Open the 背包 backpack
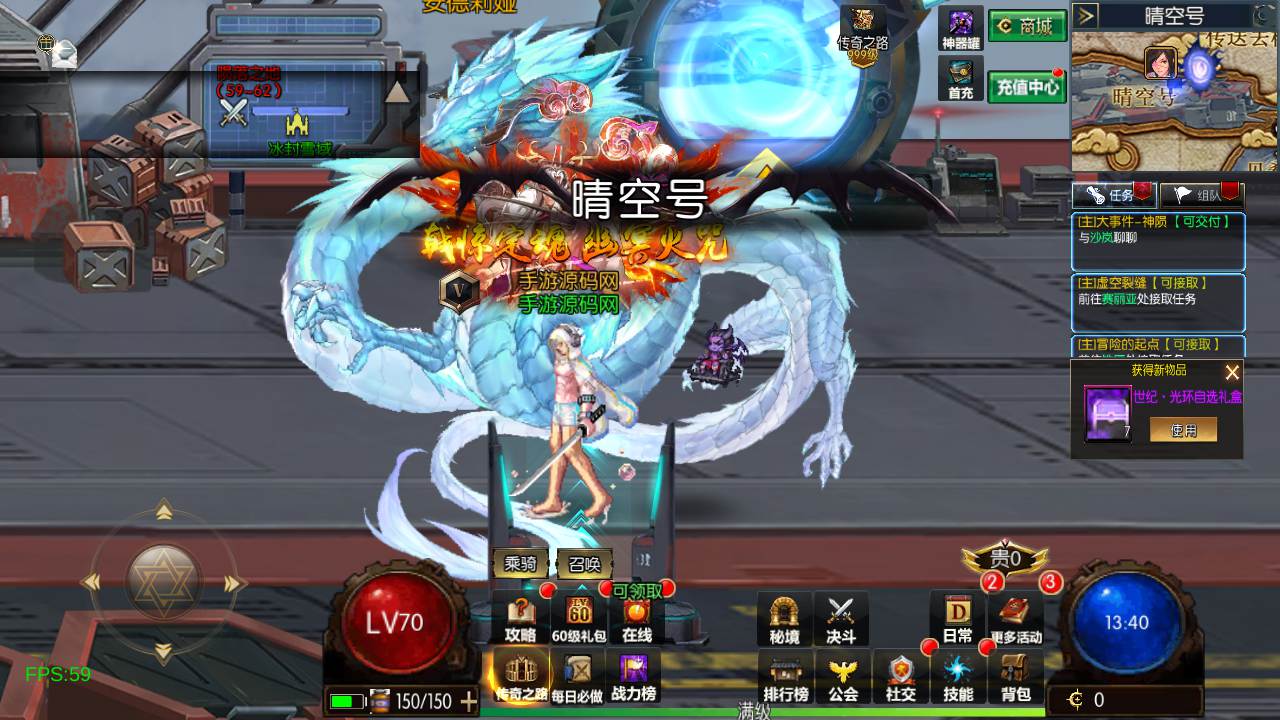Screen dimensions: 1280x720 pos(1016,678)
